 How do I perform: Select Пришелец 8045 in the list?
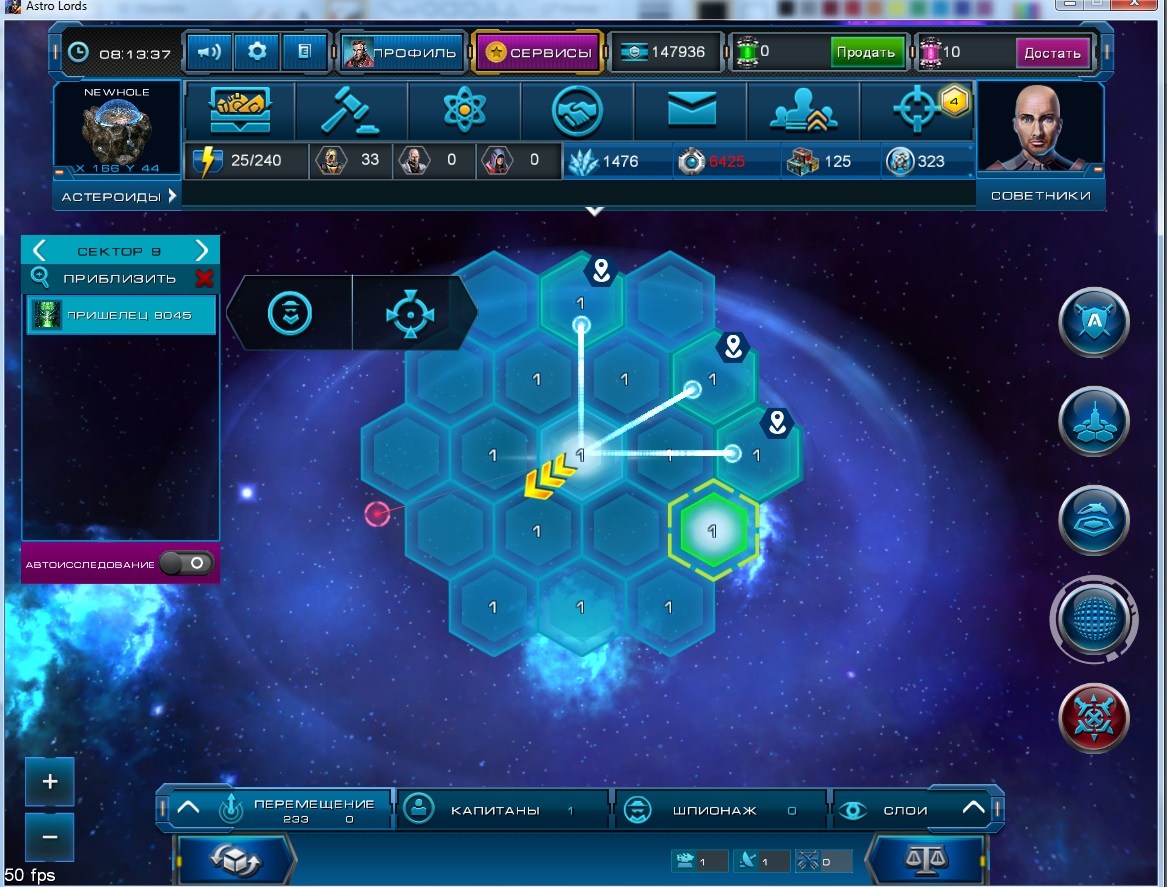[121, 315]
